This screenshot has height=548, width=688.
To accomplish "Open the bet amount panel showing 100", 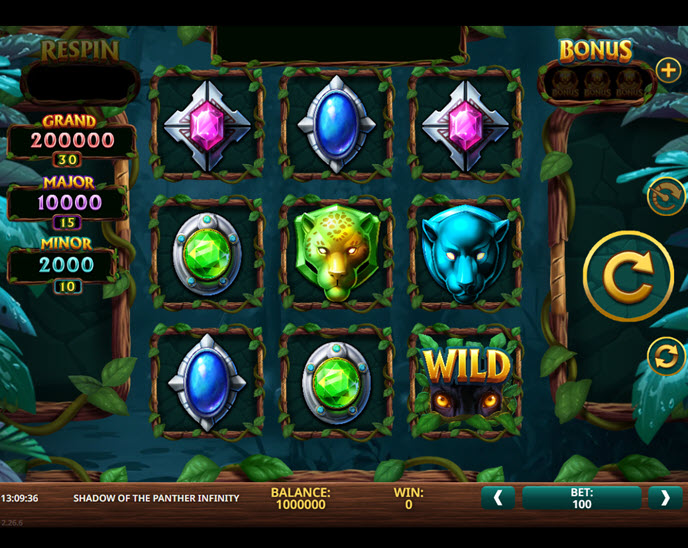I will pos(581,498).
